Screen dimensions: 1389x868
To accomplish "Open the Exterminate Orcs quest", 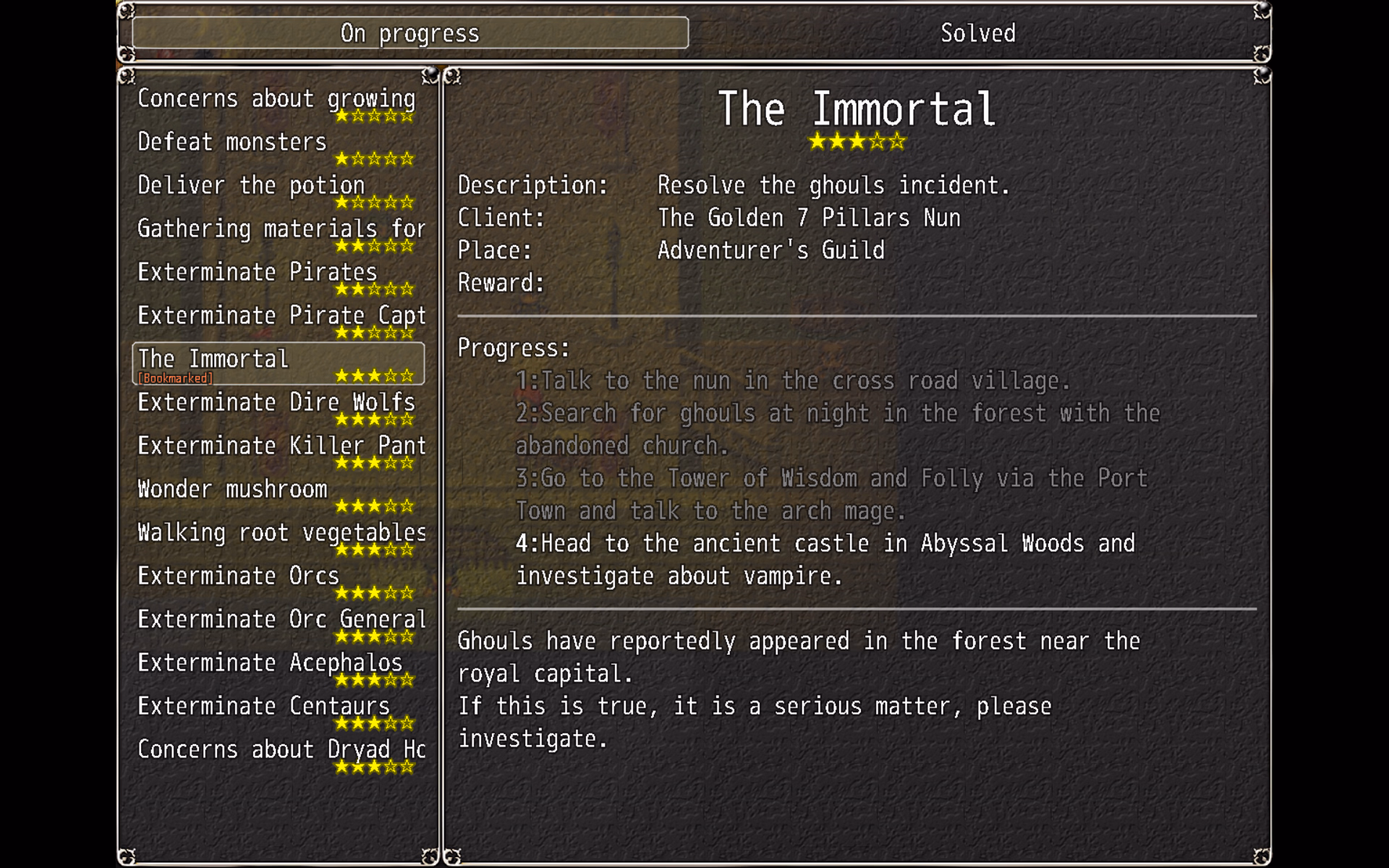I will point(277,580).
